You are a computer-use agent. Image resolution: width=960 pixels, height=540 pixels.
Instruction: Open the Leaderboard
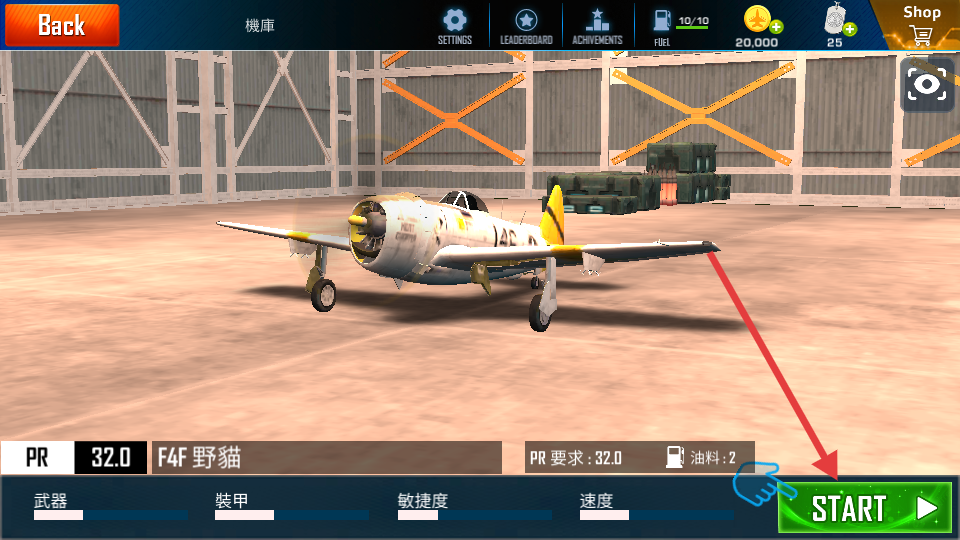click(526, 21)
